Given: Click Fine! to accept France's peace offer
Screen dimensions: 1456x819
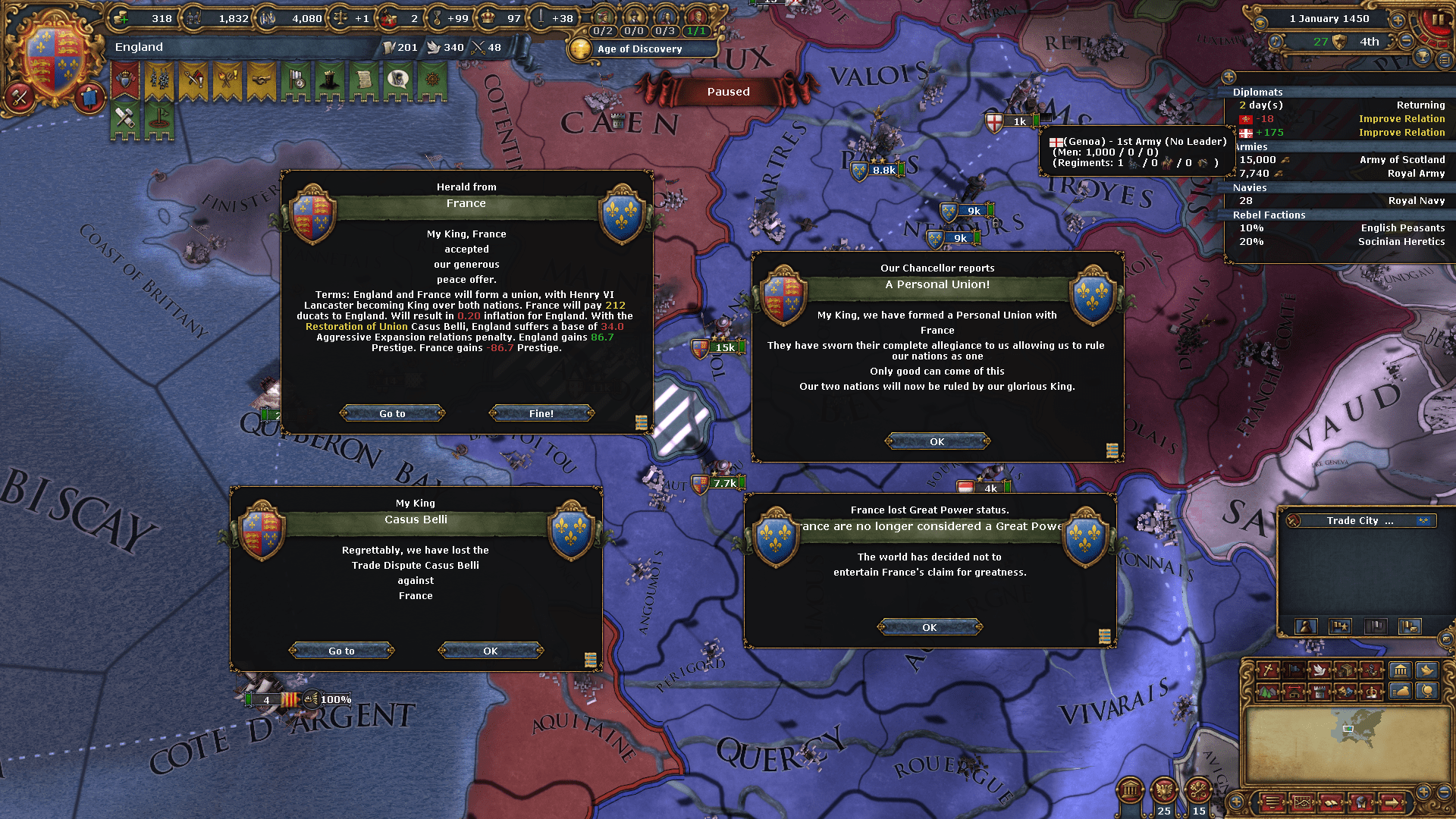Looking at the screenshot, I should (541, 413).
